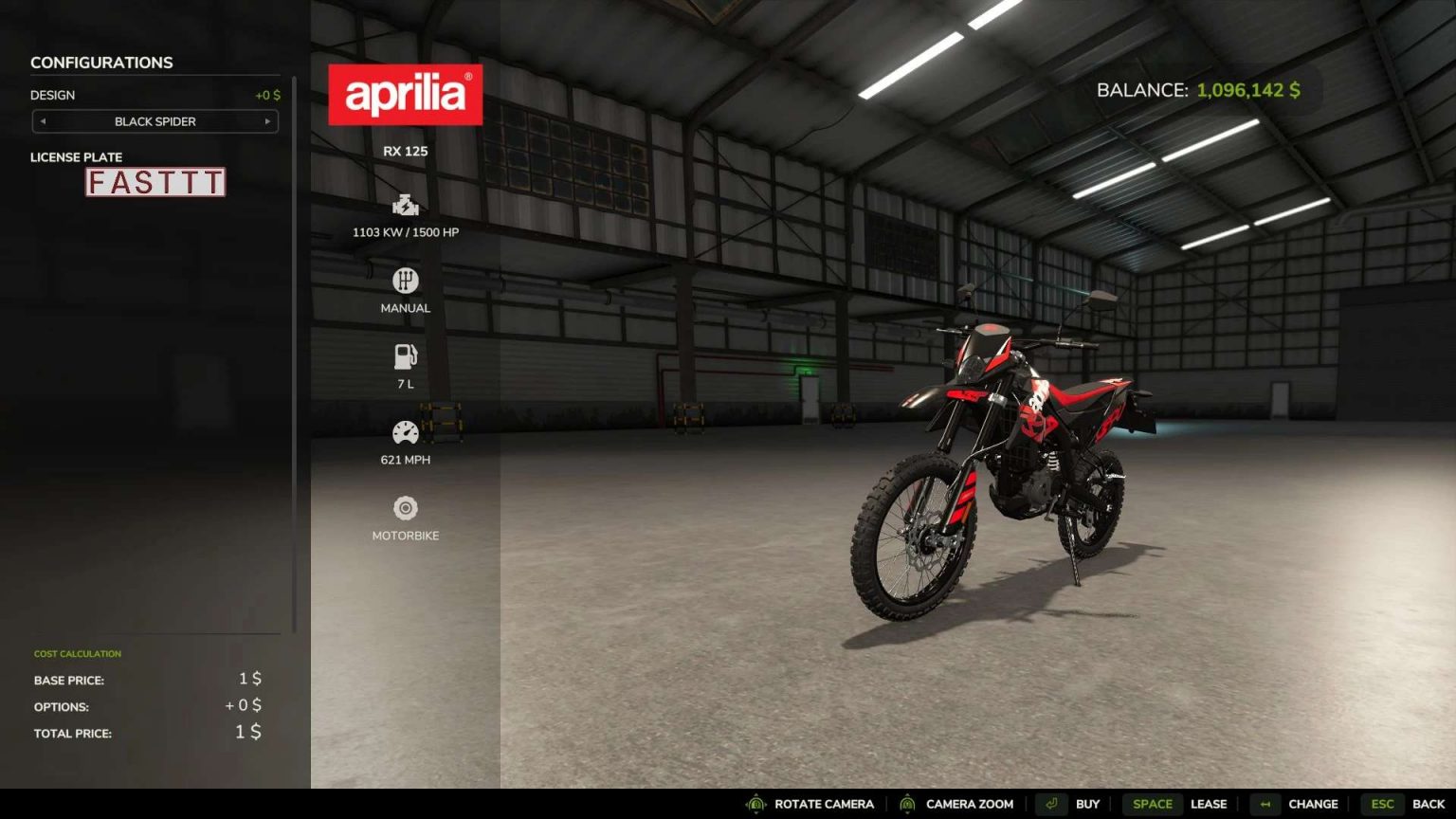The image size is (1456, 819).
Task: Open the Black Spider design selector
Action: click(x=155, y=121)
